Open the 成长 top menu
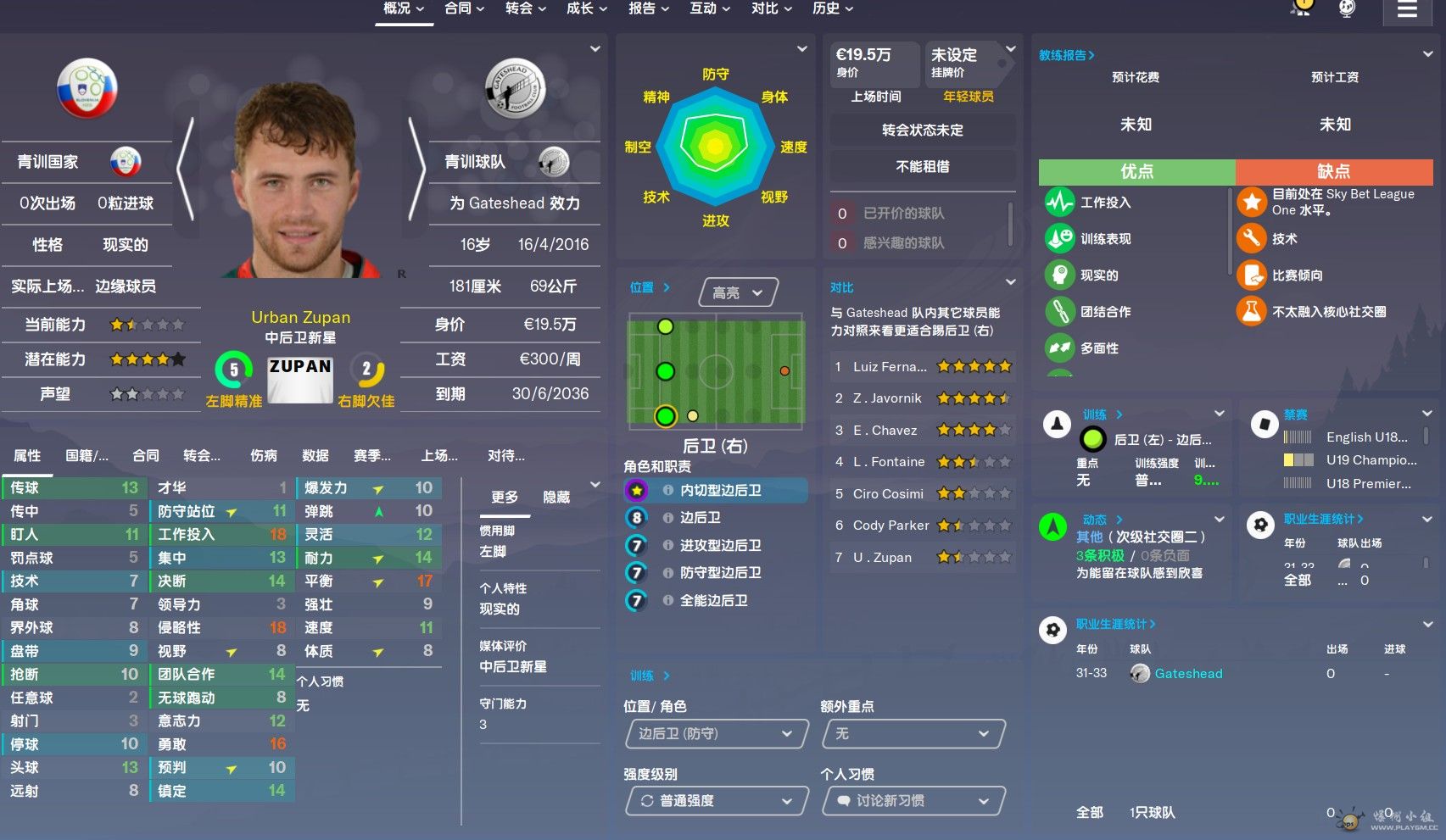This screenshot has width=1446, height=840. coord(586,8)
